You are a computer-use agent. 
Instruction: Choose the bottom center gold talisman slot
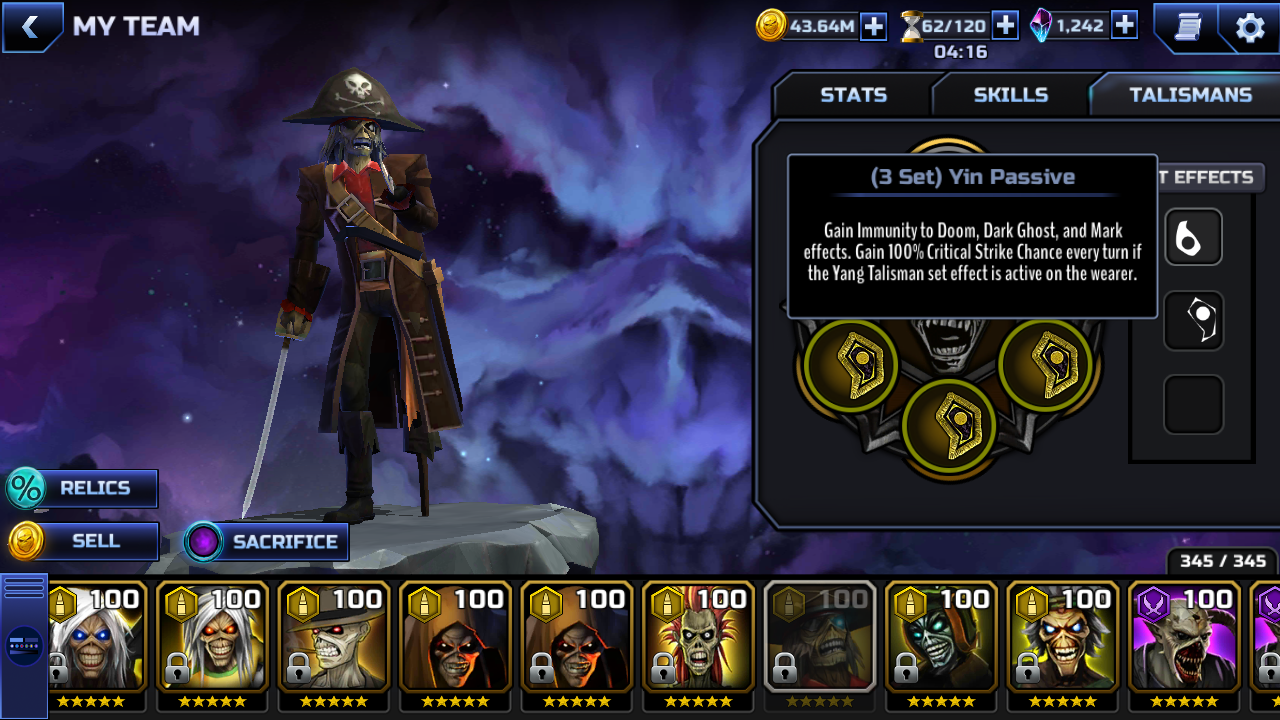pos(949,424)
